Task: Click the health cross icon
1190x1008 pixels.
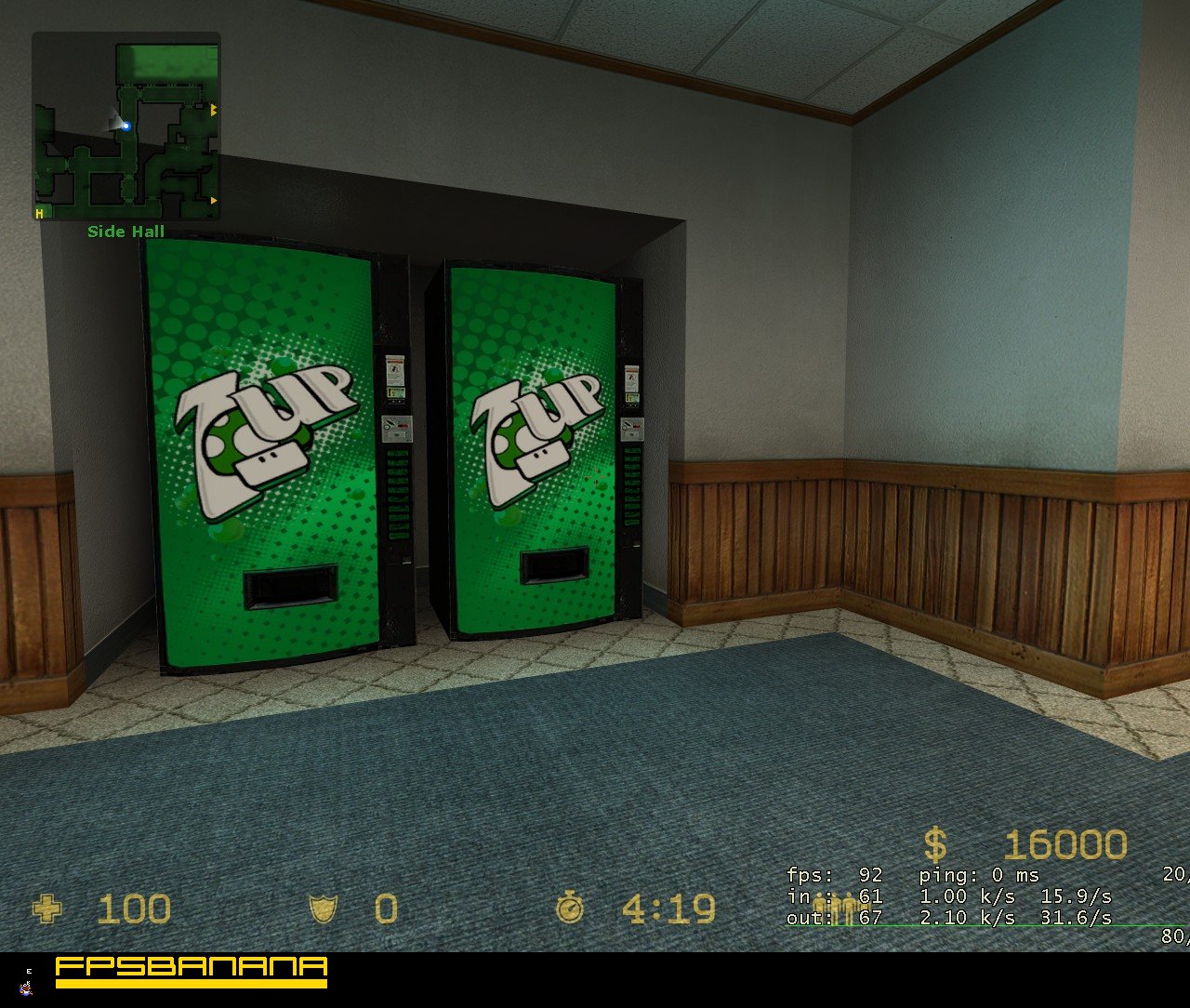Action: pyautogui.click(x=48, y=909)
